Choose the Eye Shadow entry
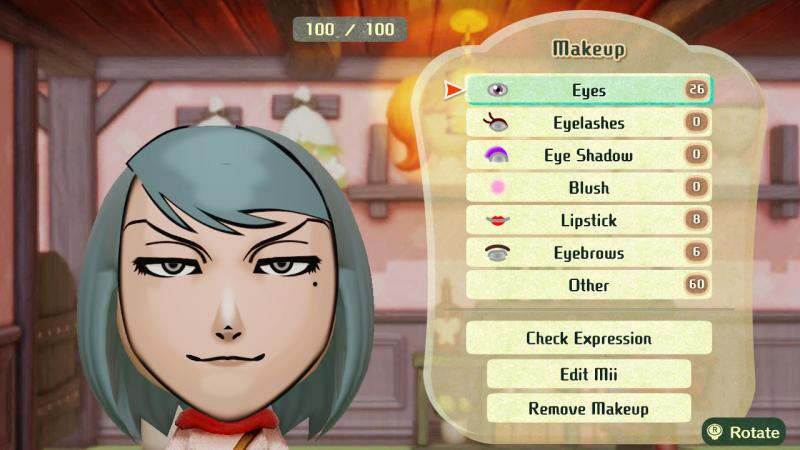The image size is (800, 450). (x=589, y=155)
